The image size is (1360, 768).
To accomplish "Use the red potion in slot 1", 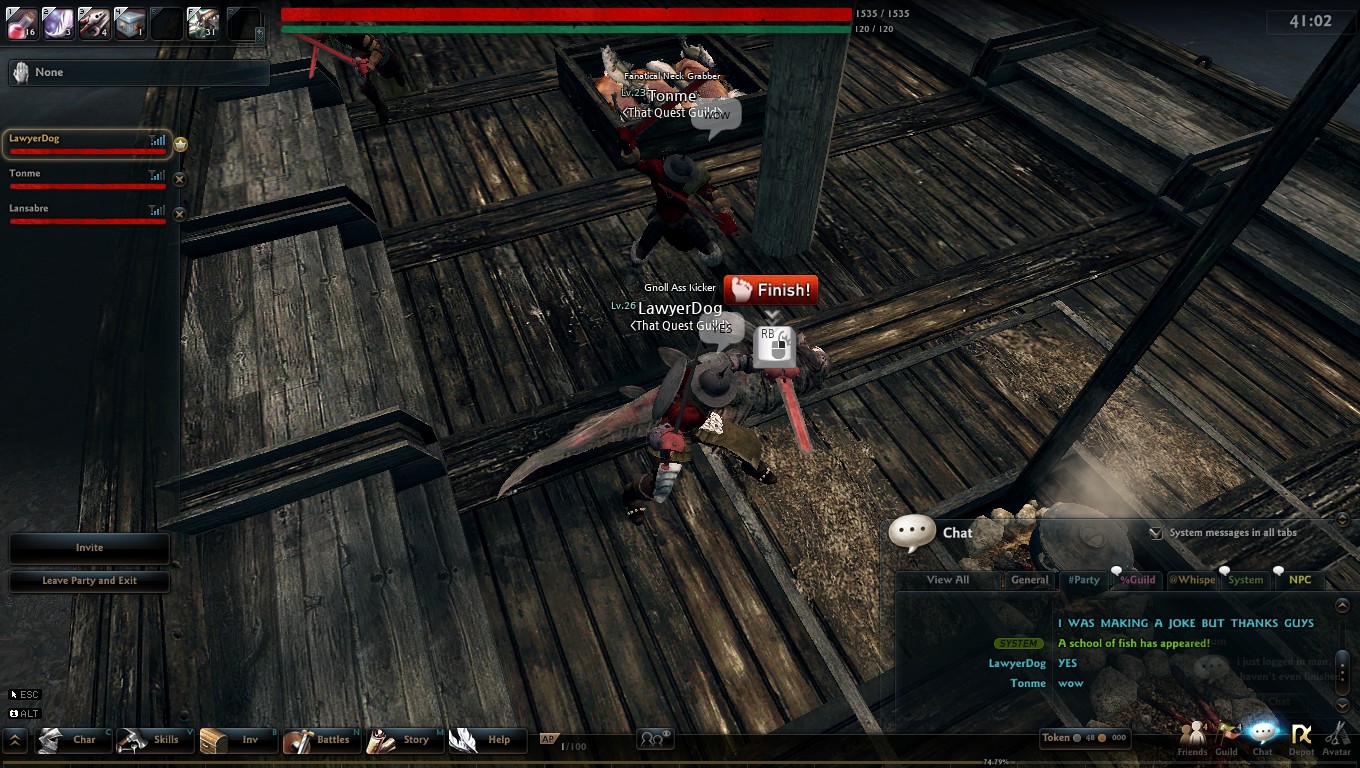I will pos(22,23).
